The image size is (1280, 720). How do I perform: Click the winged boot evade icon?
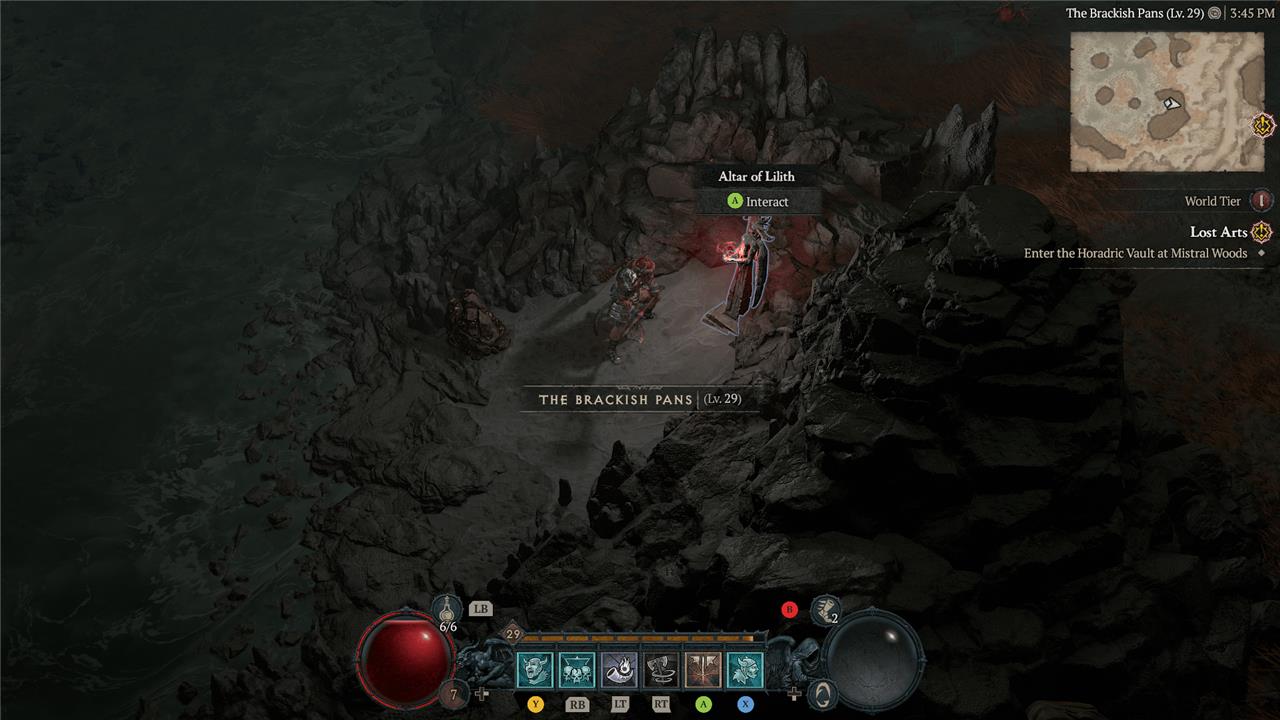[824, 609]
